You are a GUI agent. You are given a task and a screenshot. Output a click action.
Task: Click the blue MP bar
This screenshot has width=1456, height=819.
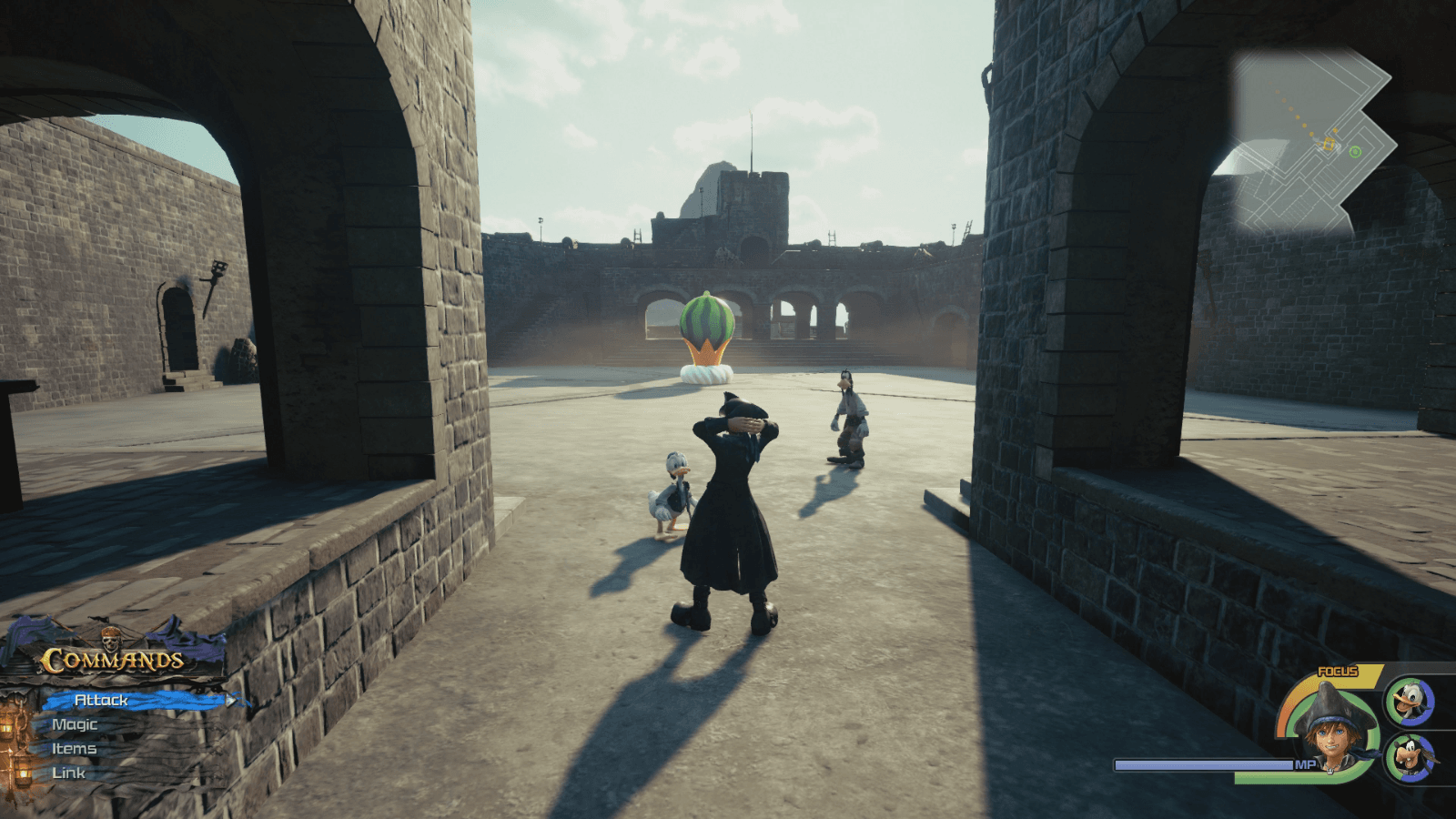pos(1201,764)
